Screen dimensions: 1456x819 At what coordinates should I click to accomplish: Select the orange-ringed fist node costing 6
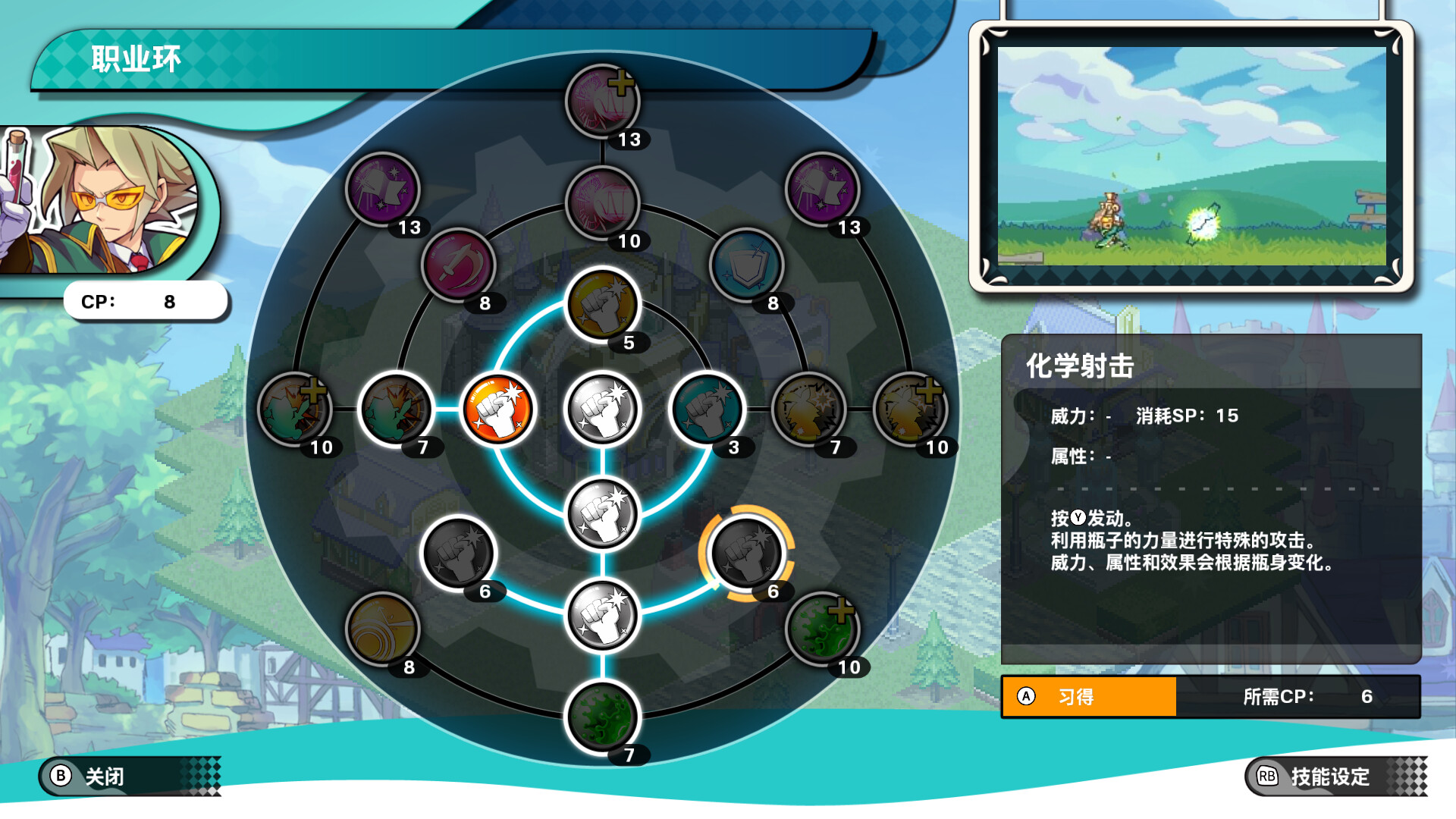pos(746,553)
